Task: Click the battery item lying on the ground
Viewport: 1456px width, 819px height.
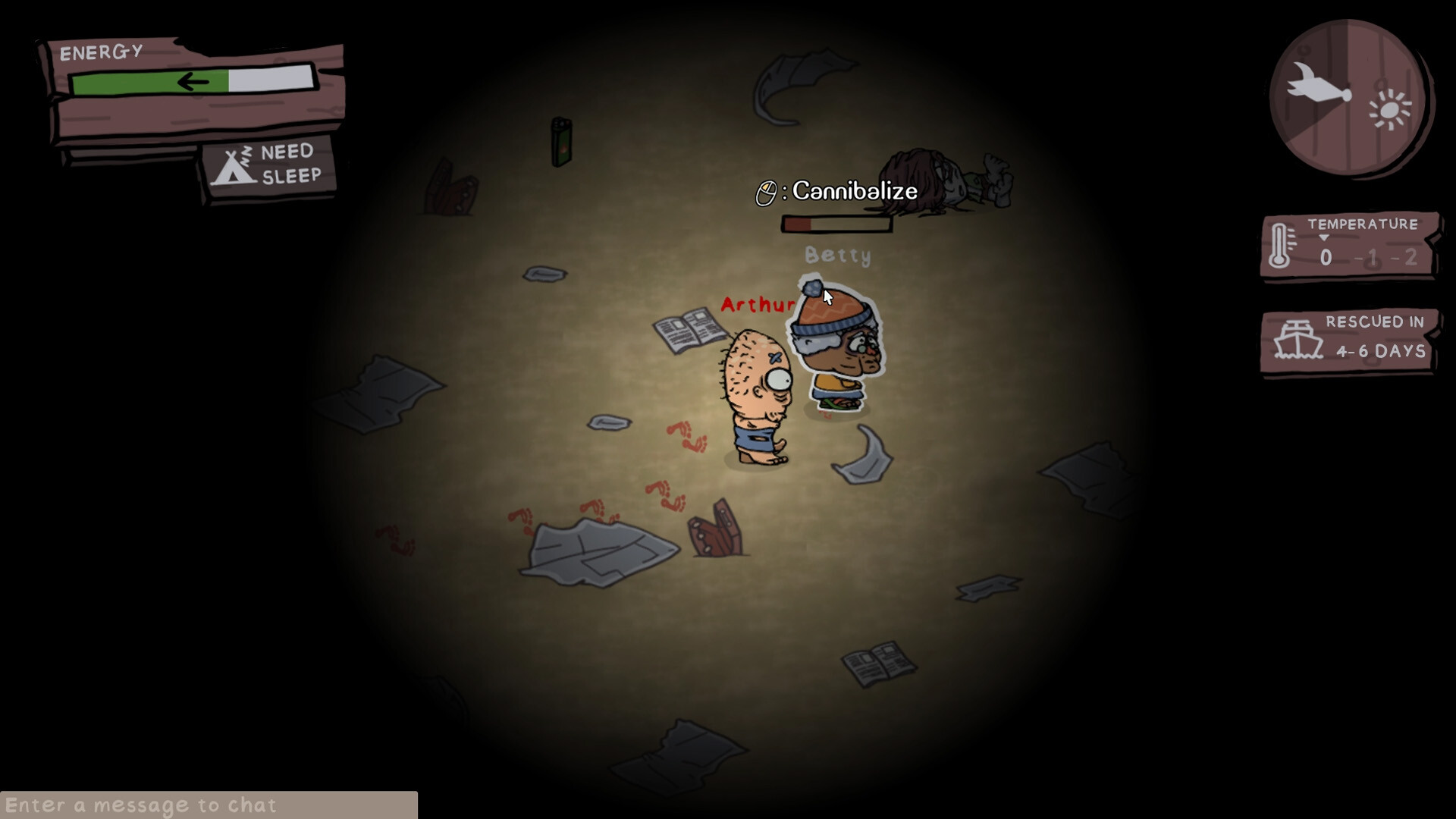Action: point(561,140)
